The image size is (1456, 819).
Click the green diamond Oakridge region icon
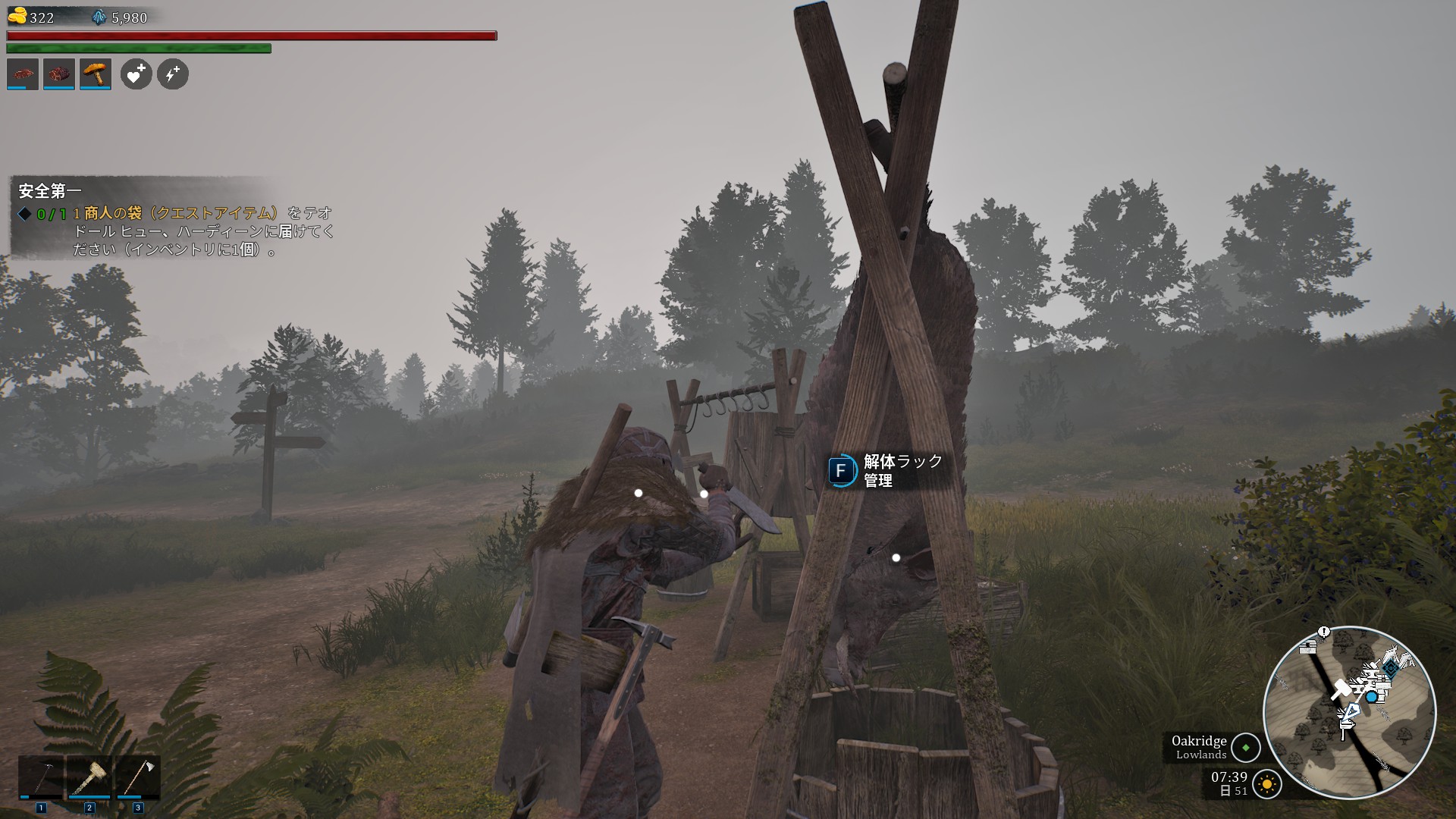(1245, 748)
